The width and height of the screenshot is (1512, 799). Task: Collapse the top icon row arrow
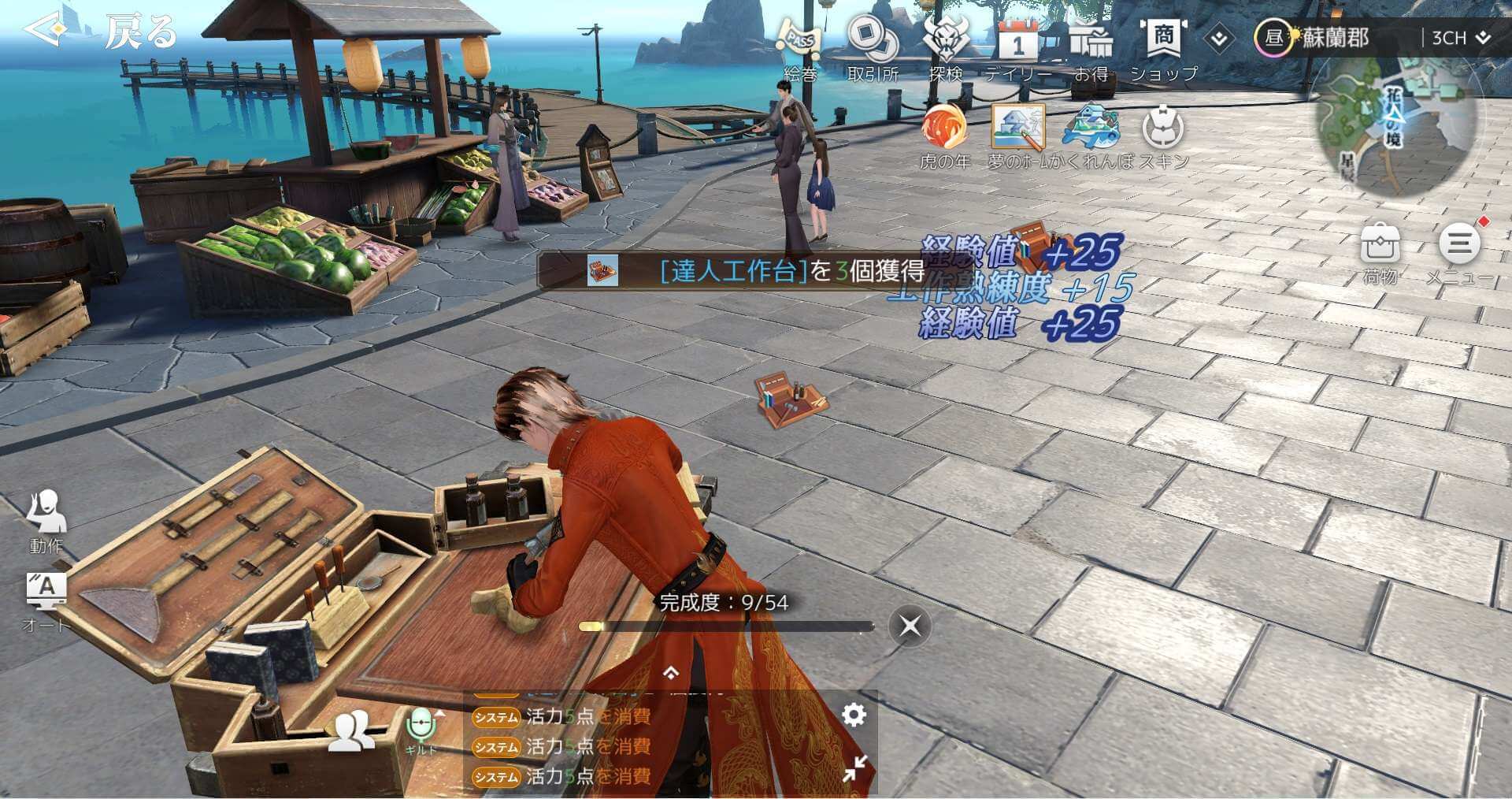(1219, 39)
